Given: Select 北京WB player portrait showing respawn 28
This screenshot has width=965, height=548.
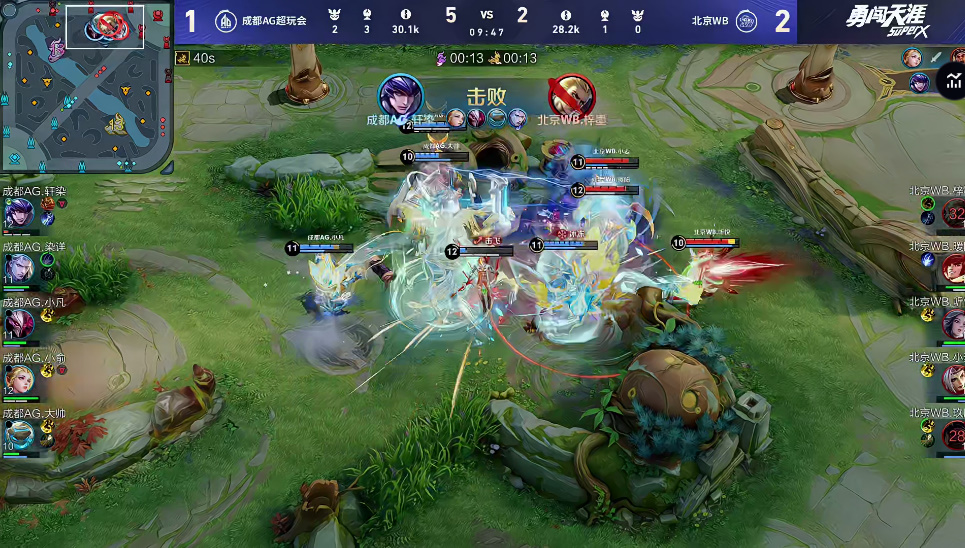Looking at the screenshot, I should pyautogui.click(x=954, y=435).
